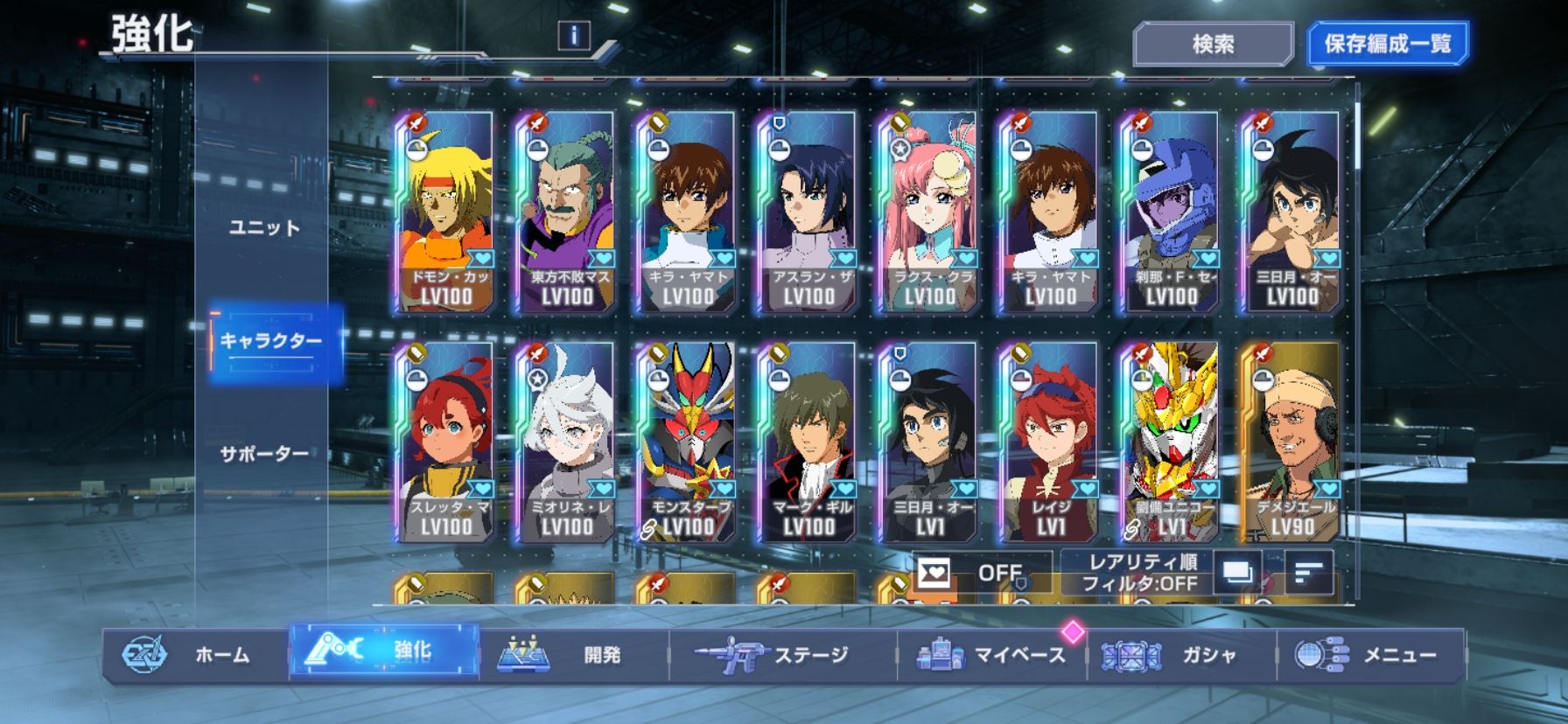Open the ガシャ gacha menu
The image size is (1568, 724).
1181,655
